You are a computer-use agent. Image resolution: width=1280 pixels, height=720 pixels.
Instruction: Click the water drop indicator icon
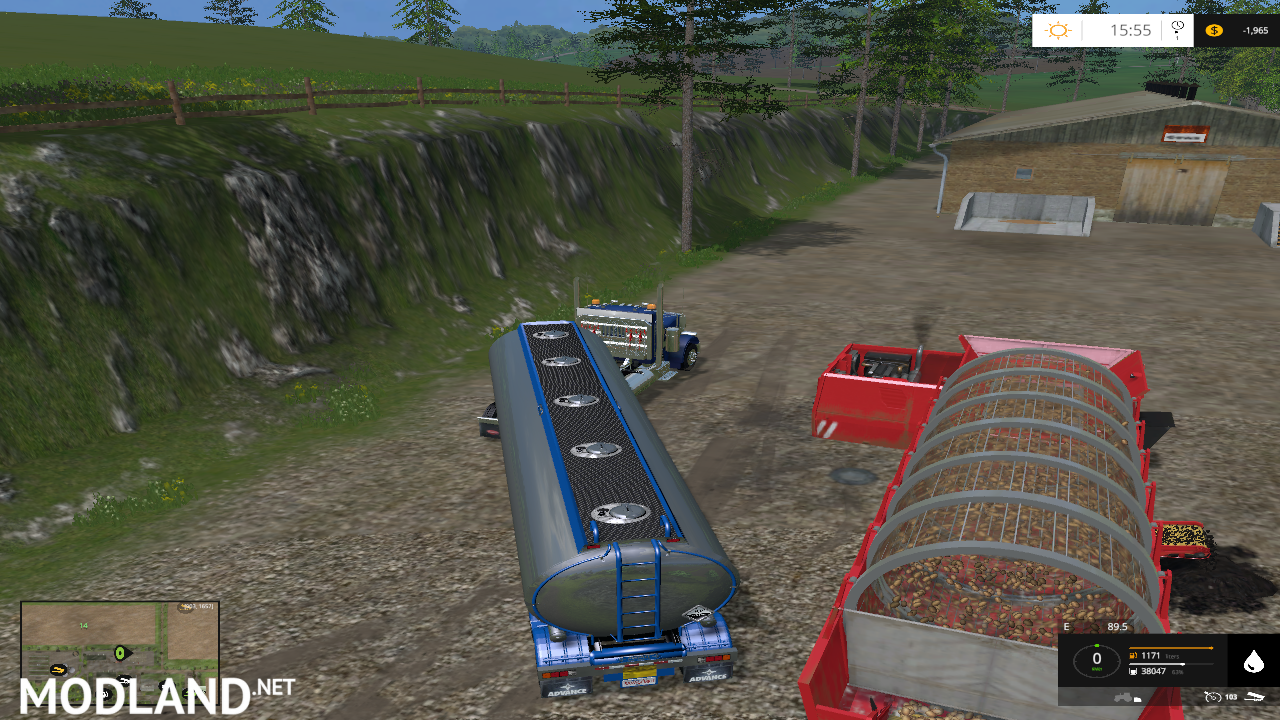[1253, 660]
